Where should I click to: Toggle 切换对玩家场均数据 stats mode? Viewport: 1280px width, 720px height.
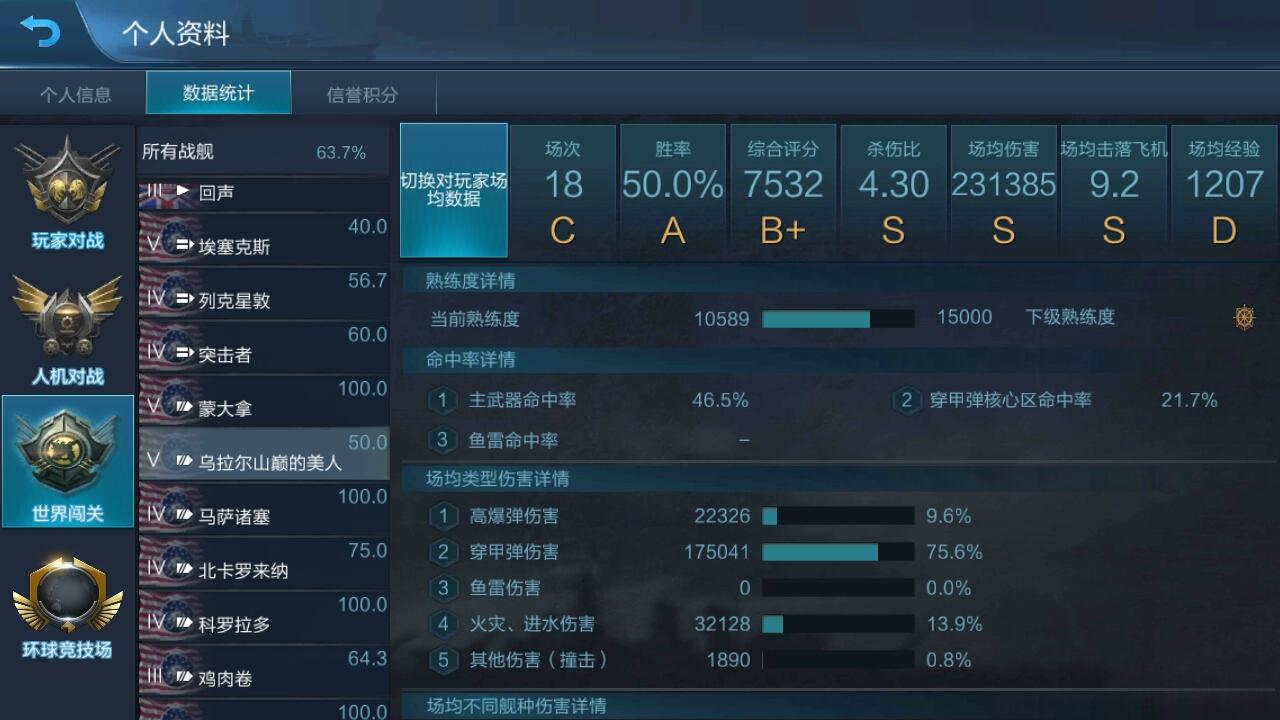[x=453, y=190]
